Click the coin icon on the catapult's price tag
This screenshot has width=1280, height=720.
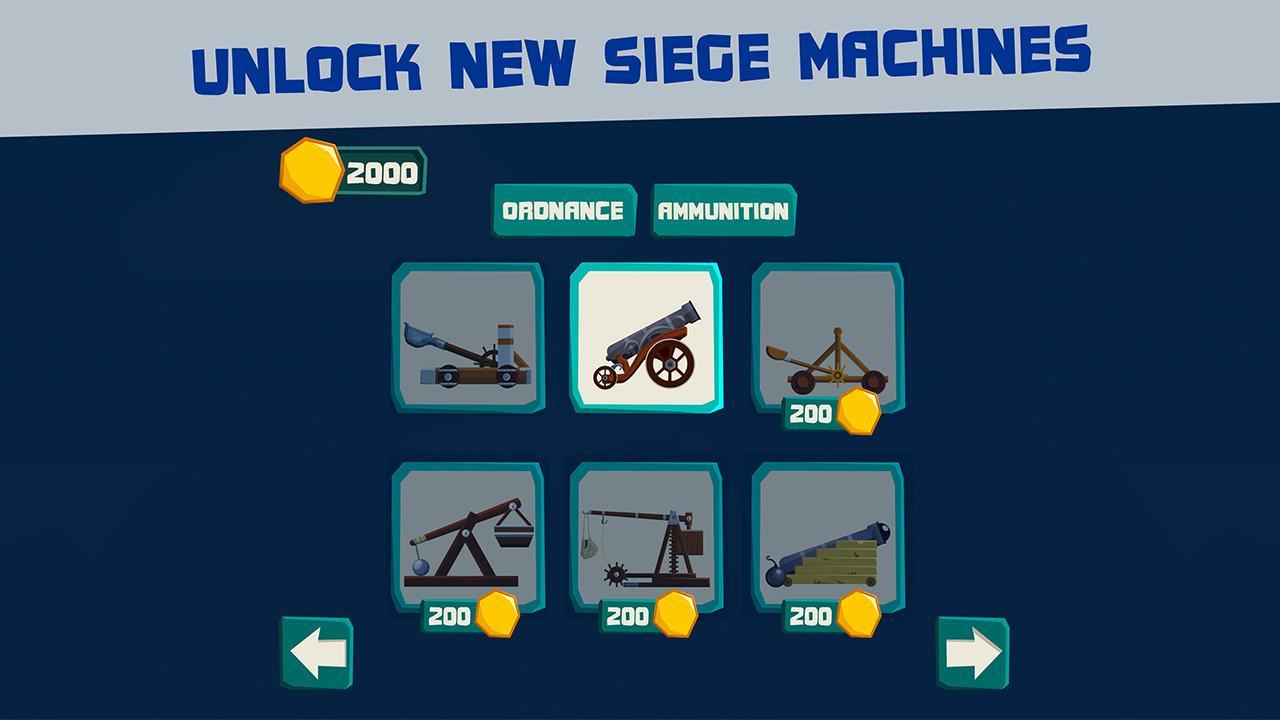click(x=857, y=410)
